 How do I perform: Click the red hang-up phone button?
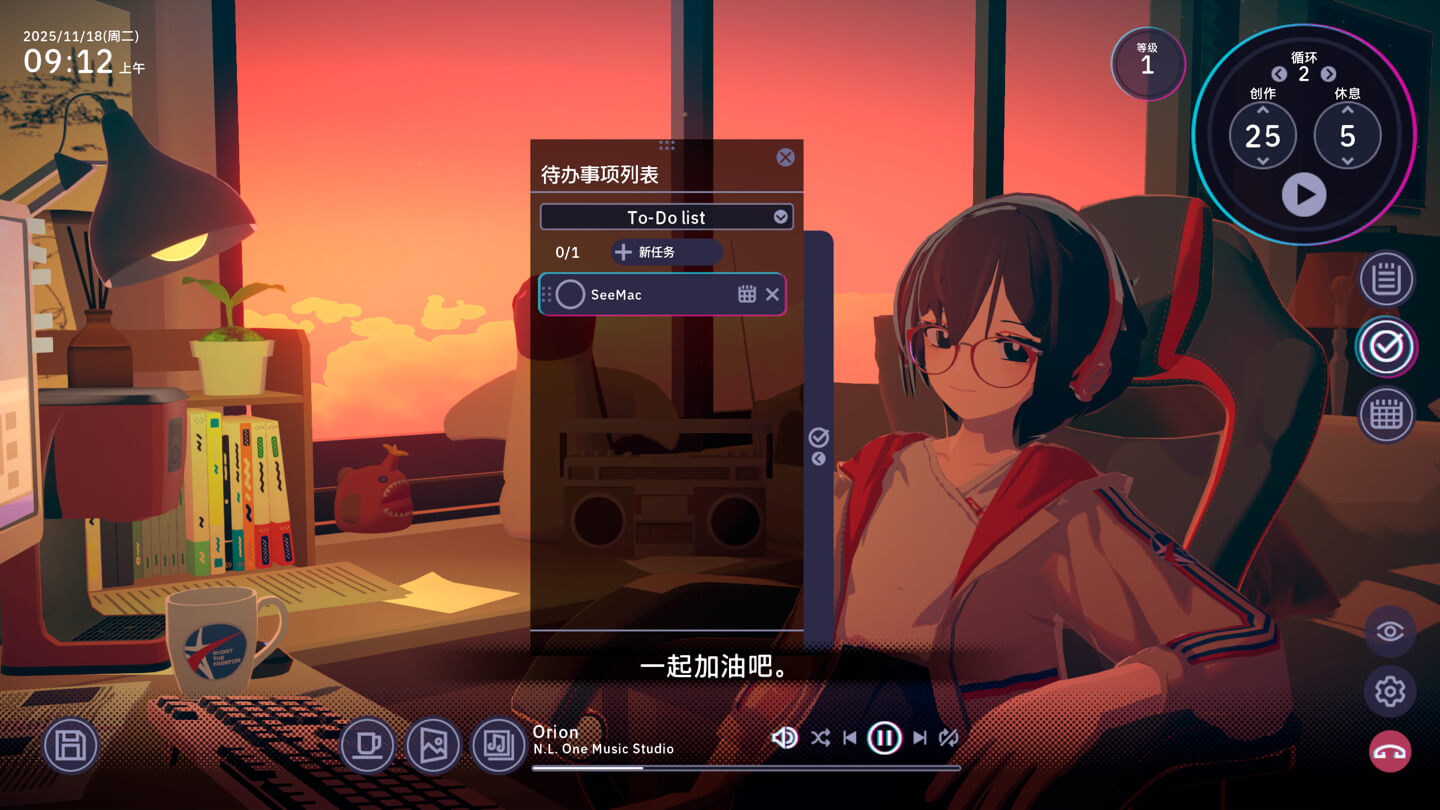[x=1390, y=752]
